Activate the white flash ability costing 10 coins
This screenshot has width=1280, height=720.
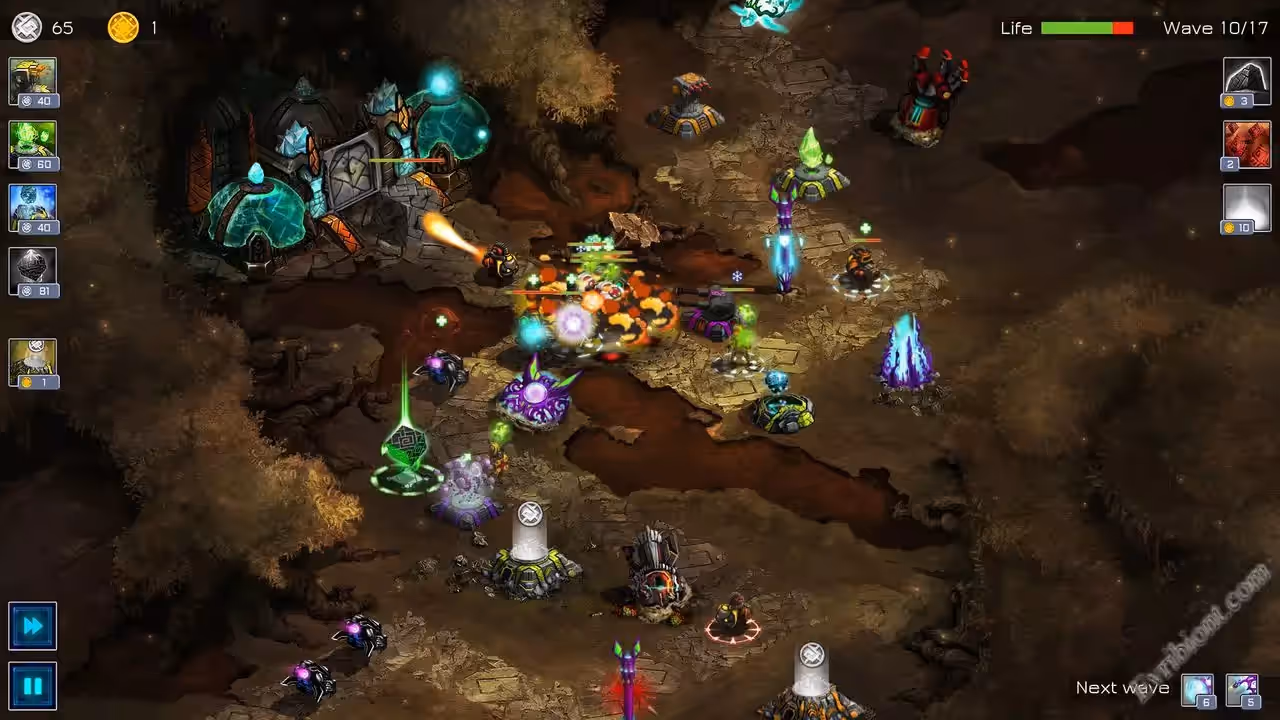tap(1247, 208)
